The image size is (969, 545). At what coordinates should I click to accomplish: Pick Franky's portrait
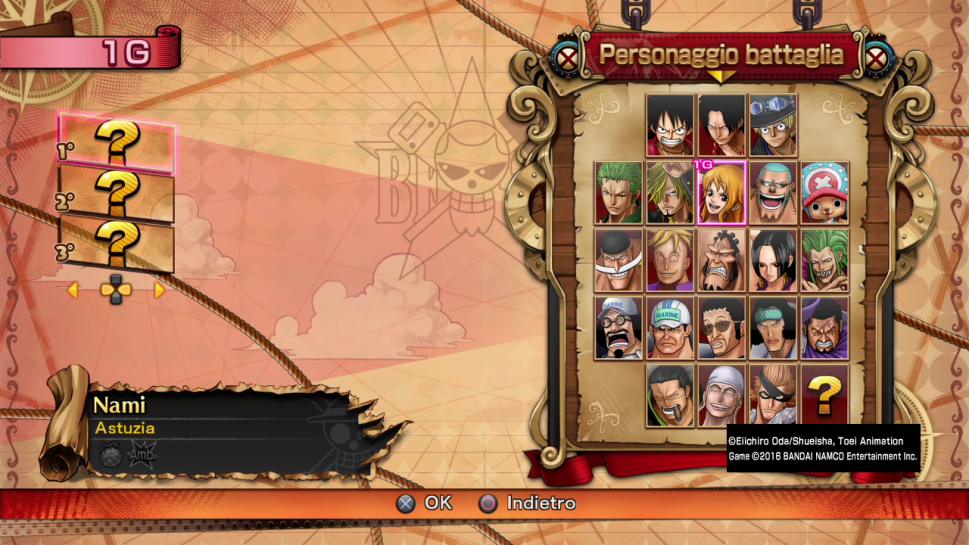pos(773,192)
